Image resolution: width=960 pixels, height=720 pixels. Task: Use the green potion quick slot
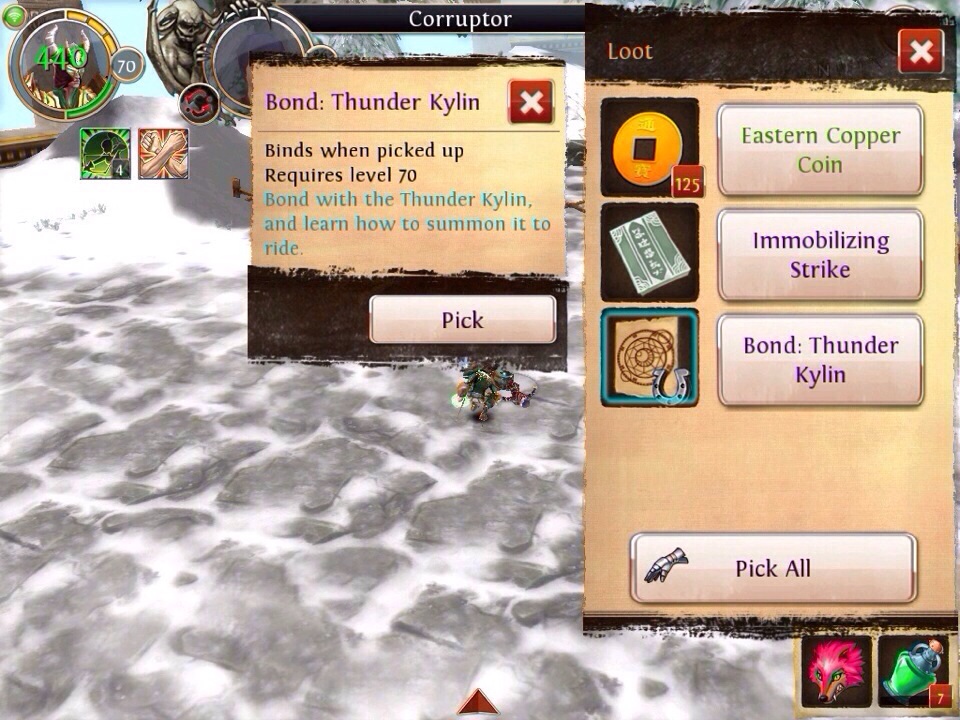pos(913,674)
